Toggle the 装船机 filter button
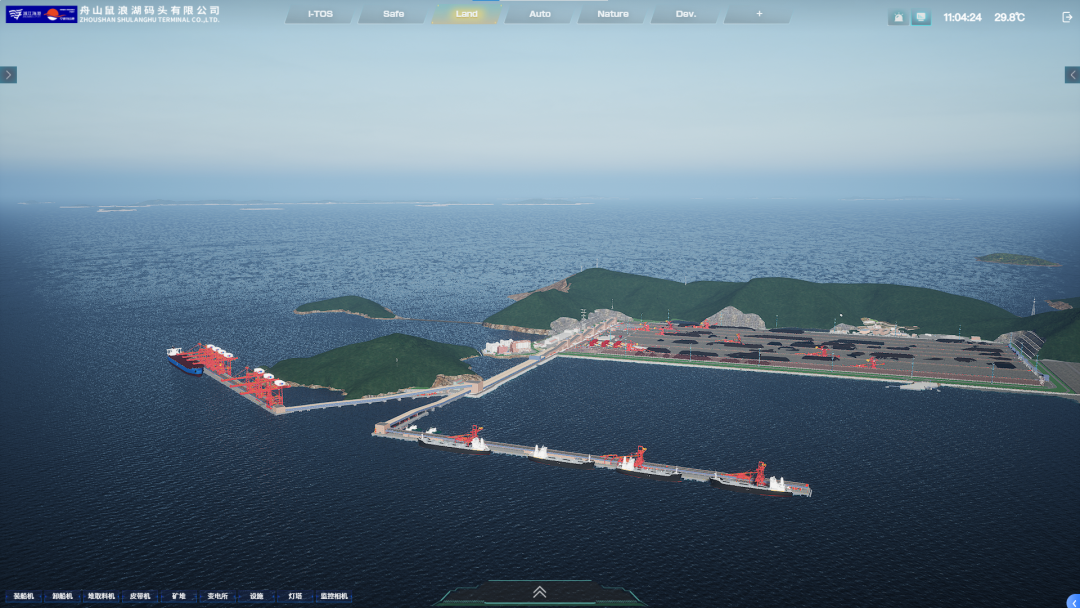Screen dimensions: 1080x608 [x=24, y=597]
